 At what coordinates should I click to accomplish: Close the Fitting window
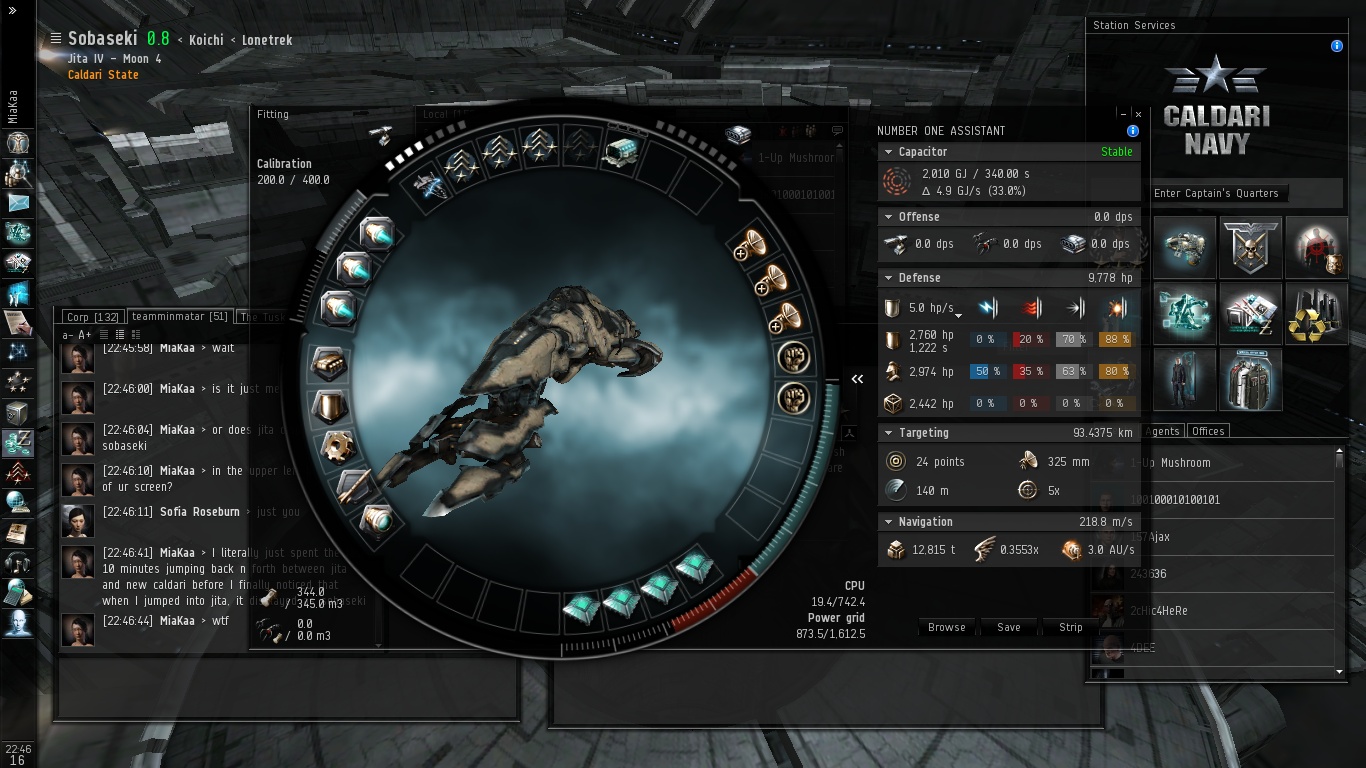(x=1137, y=115)
